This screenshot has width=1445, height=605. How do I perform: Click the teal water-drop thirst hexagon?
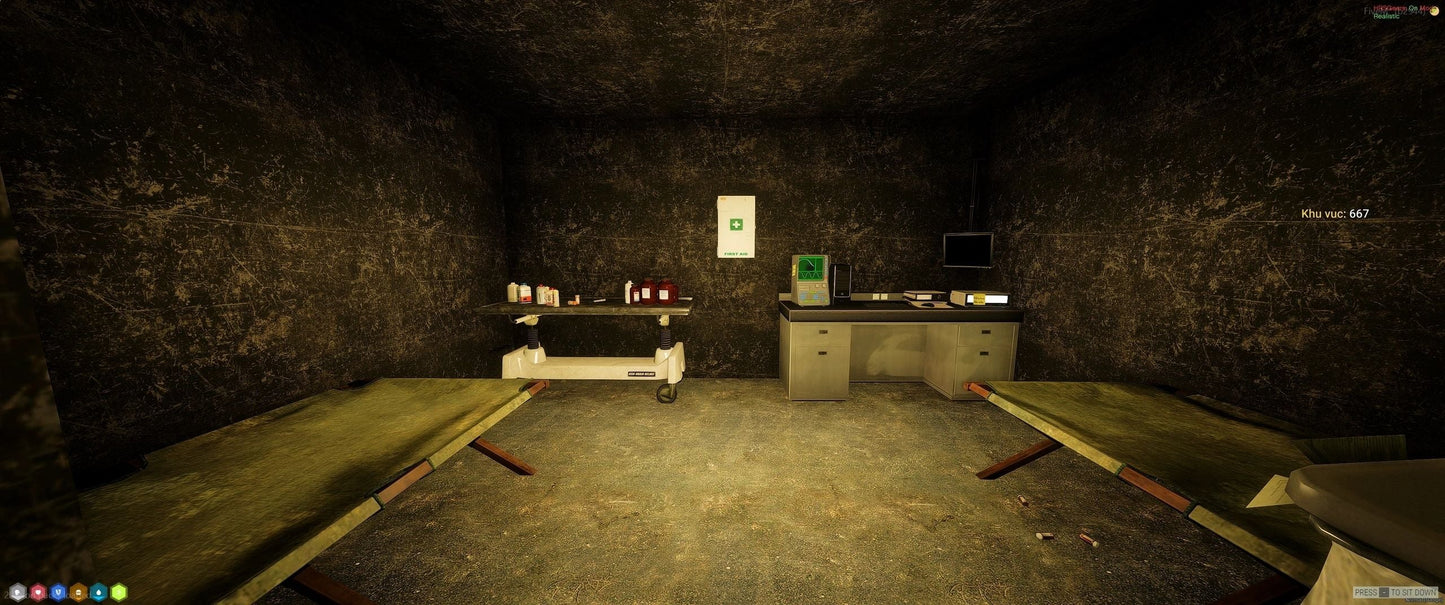point(98,592)
